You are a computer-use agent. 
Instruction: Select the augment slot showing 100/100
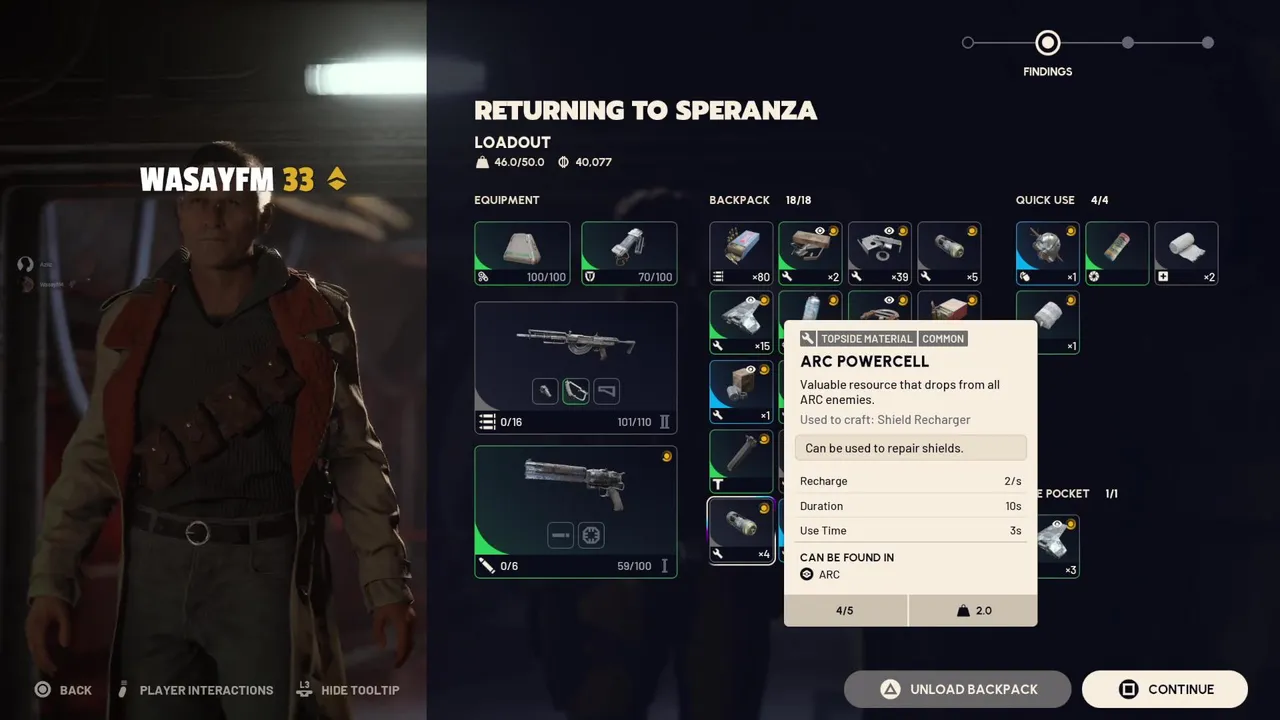tap(522, 253)
